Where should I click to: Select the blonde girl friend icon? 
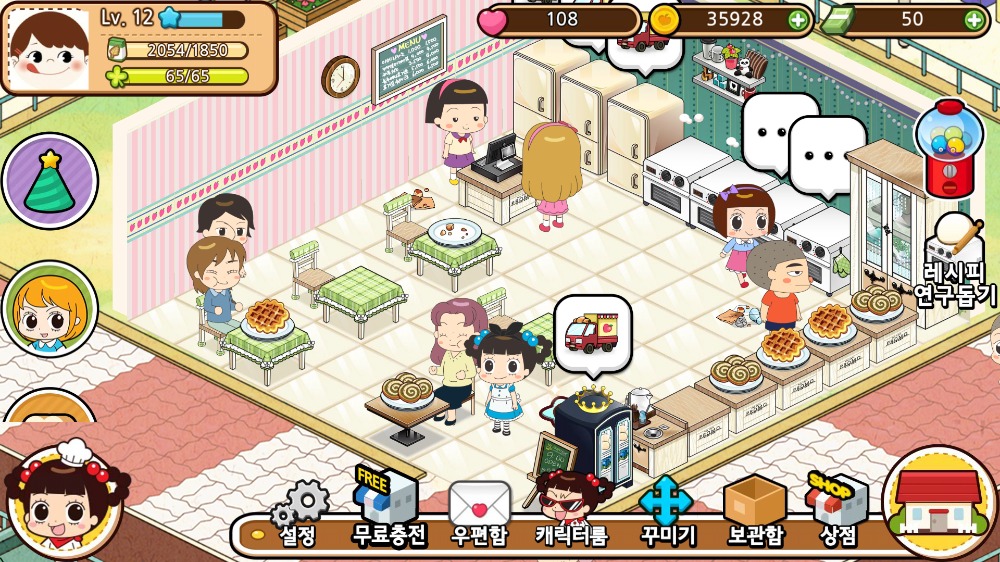coord(49,309)
